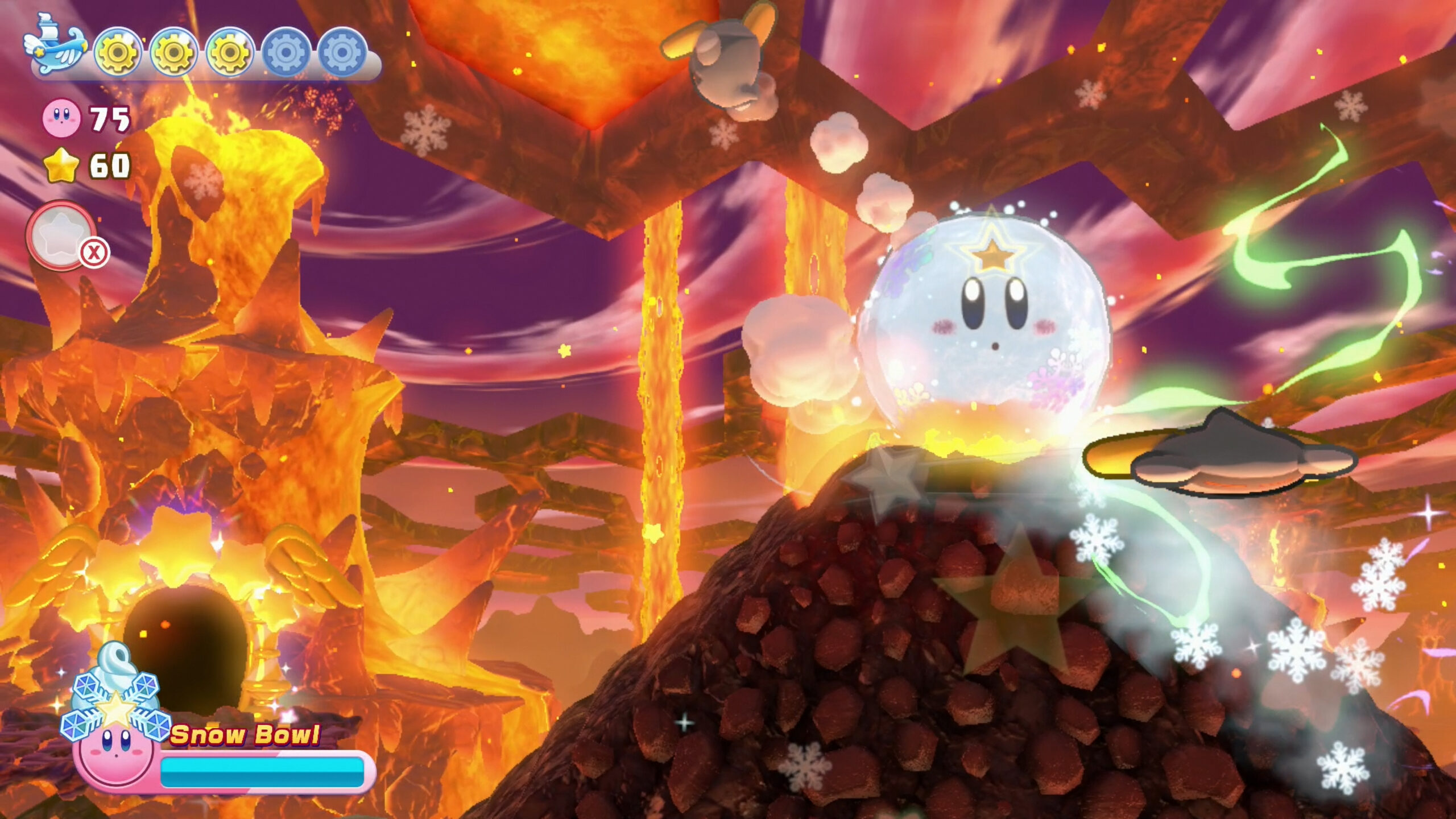This screenshot has height=819, width=1456.
Task: Select the Snow Bowl label text
Action: 245,735
